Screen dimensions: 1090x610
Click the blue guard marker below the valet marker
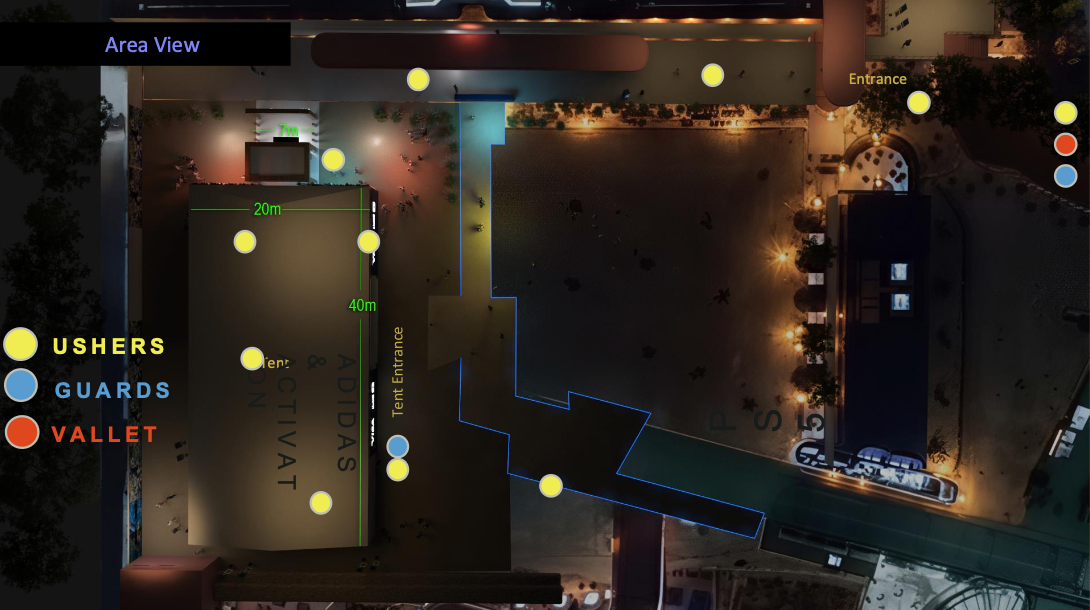point(1066,176)
